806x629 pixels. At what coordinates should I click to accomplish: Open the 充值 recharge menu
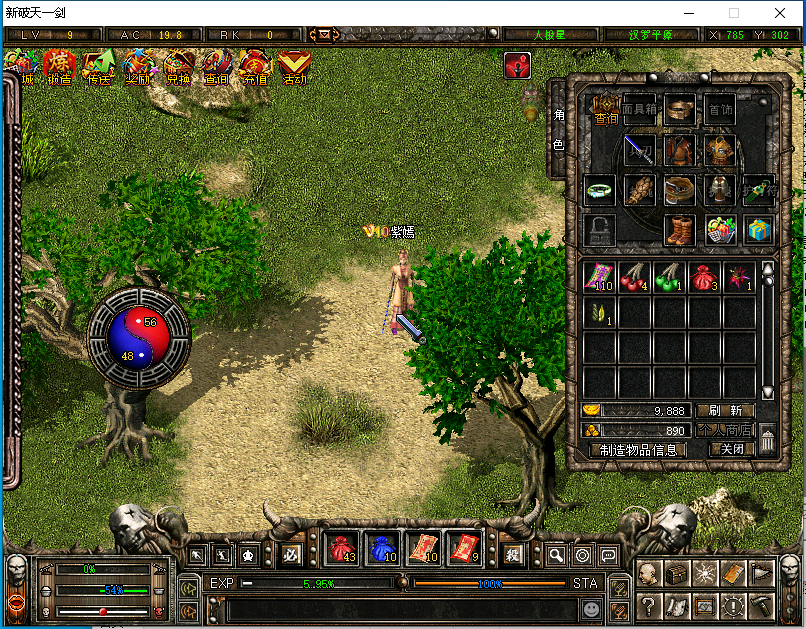click(x=255, y=67)
